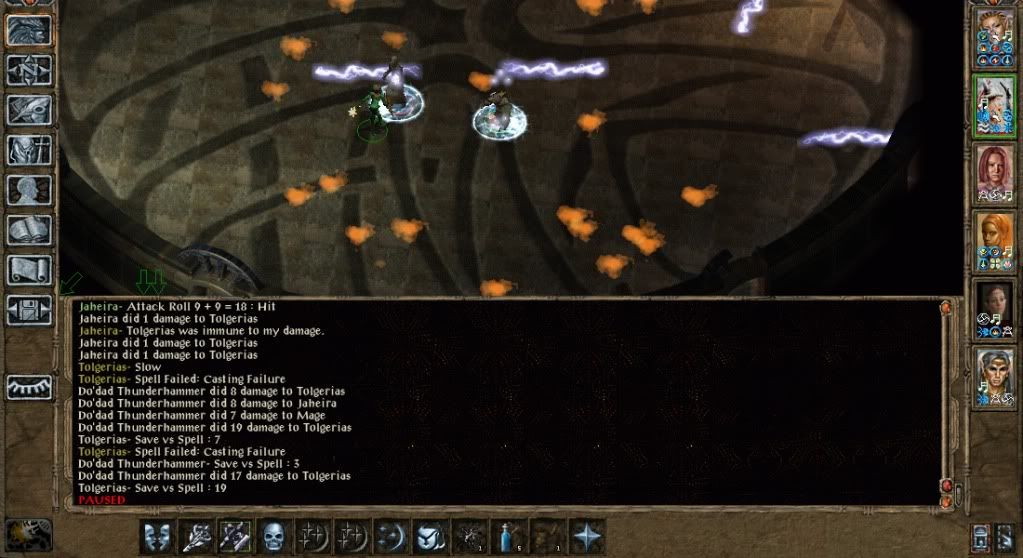Open the options menu (floppy disk icon)

29,309
